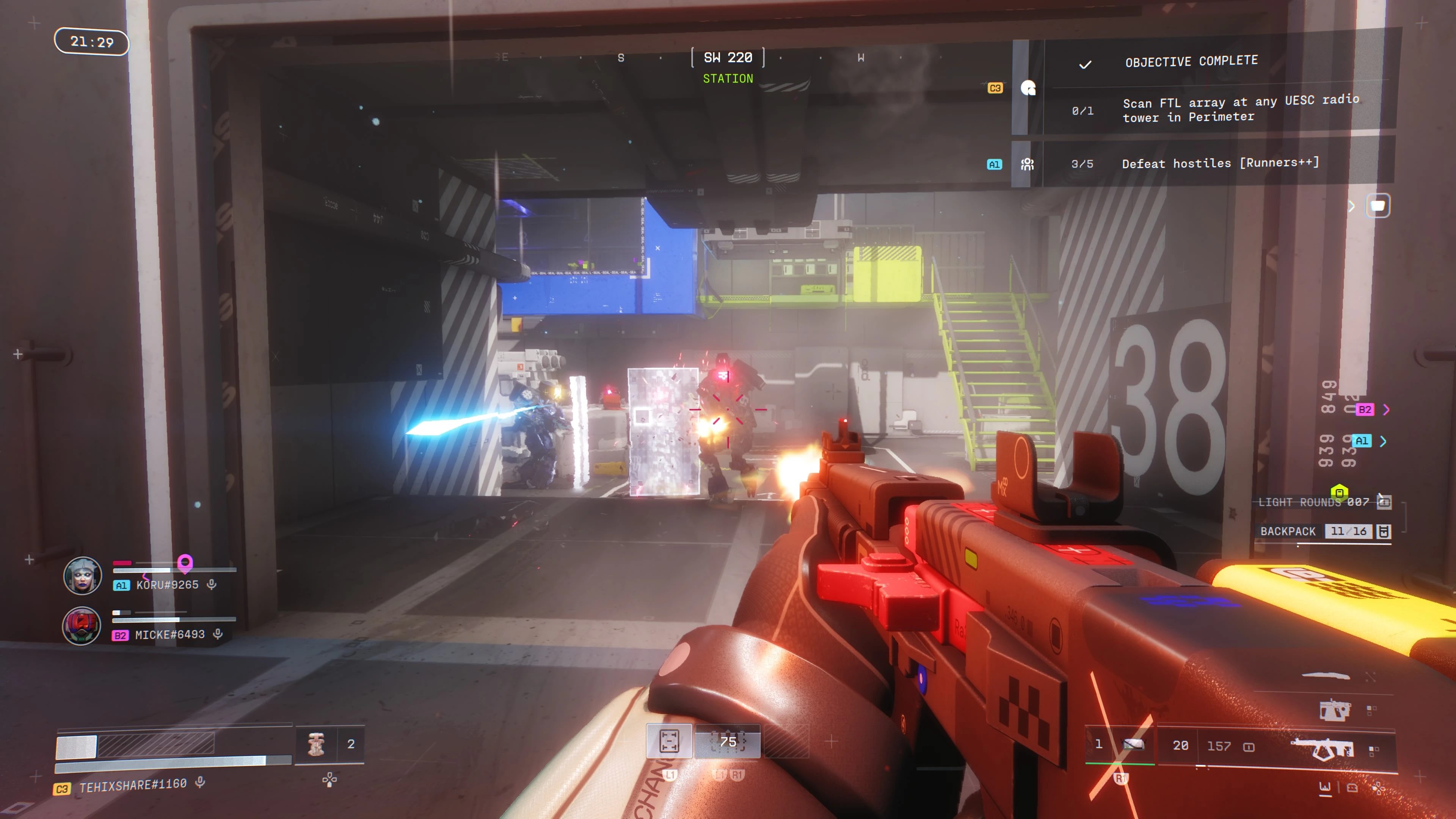Image resolution: width=1456 pixels, height=819 pixels.
Task: Click the SW 220 compass heading
Action: (x=728, y=58)
